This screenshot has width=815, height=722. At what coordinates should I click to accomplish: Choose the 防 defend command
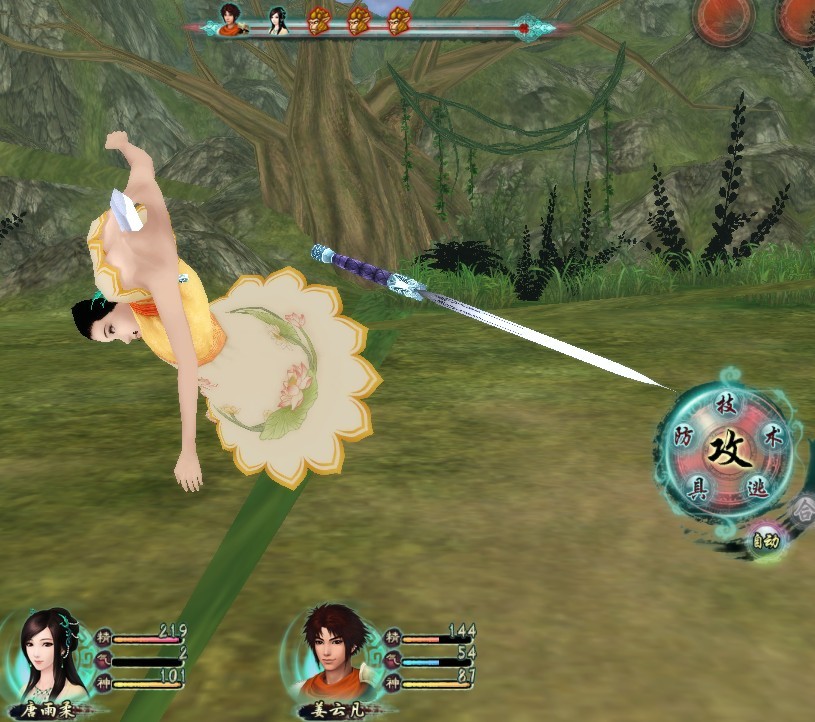(684, 437)
